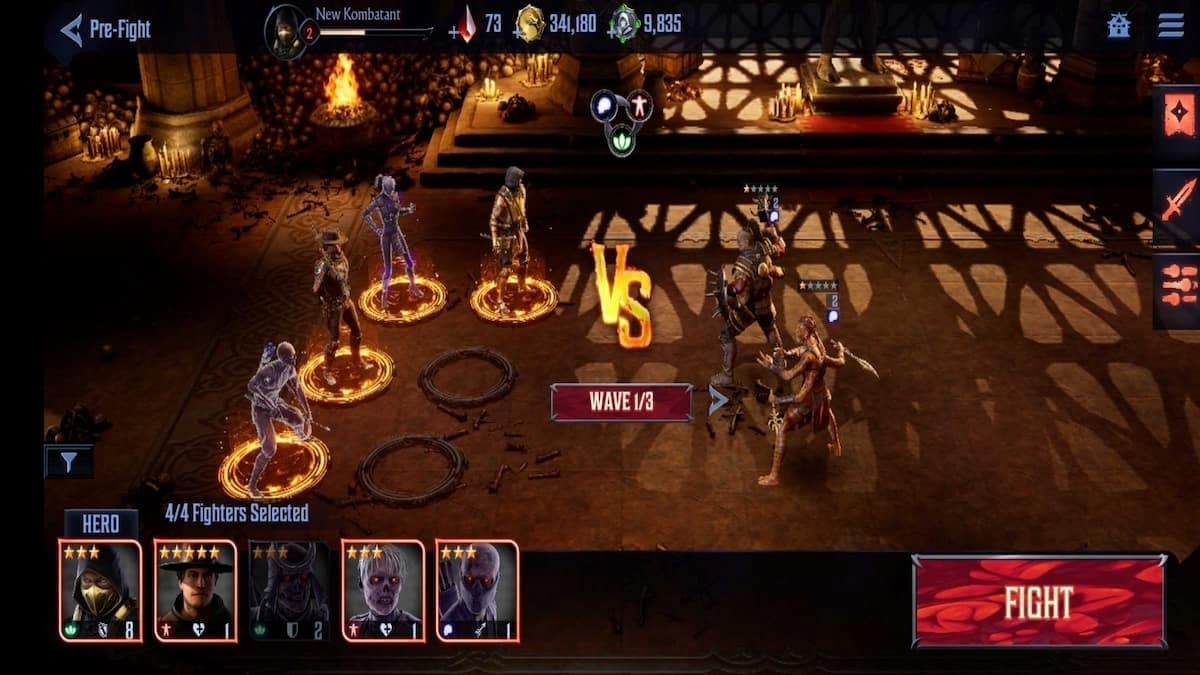Add more gold coin currency
This screenshot has width=1200, height=675.
tap(517, 31)
